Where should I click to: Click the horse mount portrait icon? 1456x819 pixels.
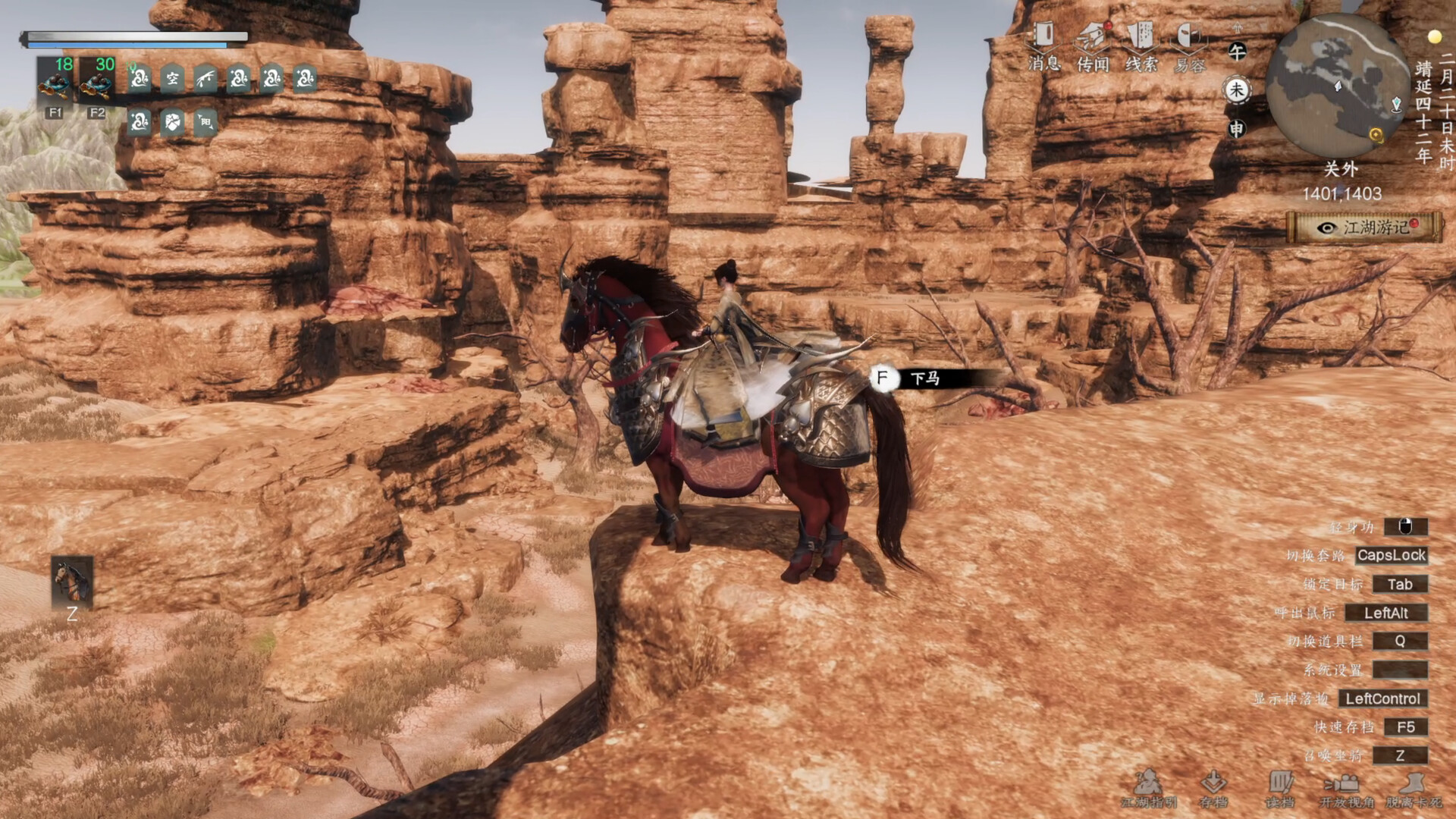click(x=72, y=582)
